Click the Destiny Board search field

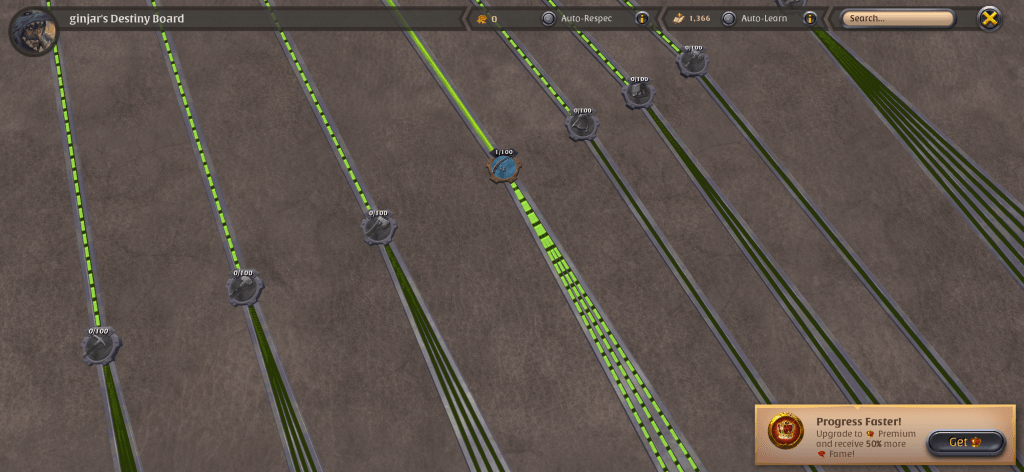click(x=897, y=18)
